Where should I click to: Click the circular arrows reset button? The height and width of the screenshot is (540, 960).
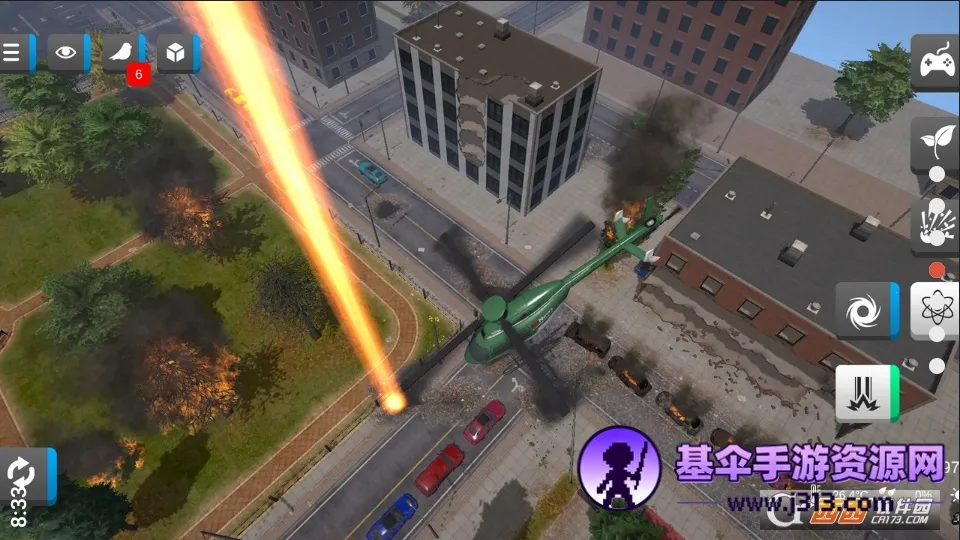tap(20, 474)
